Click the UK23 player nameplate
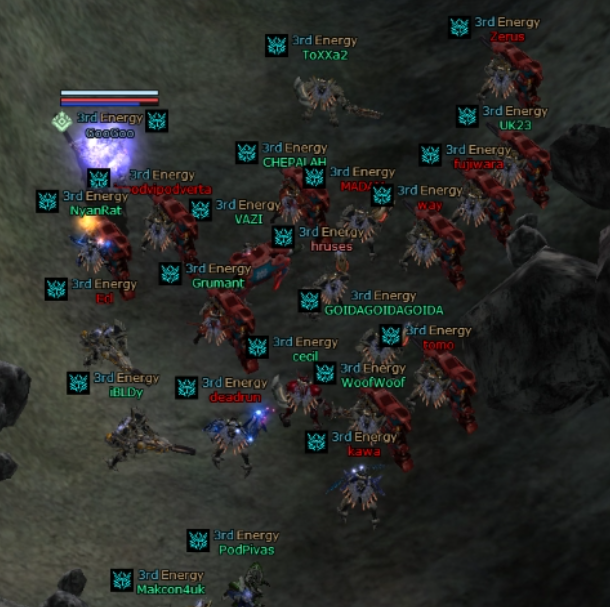610x607 pixels. point(515,125)
